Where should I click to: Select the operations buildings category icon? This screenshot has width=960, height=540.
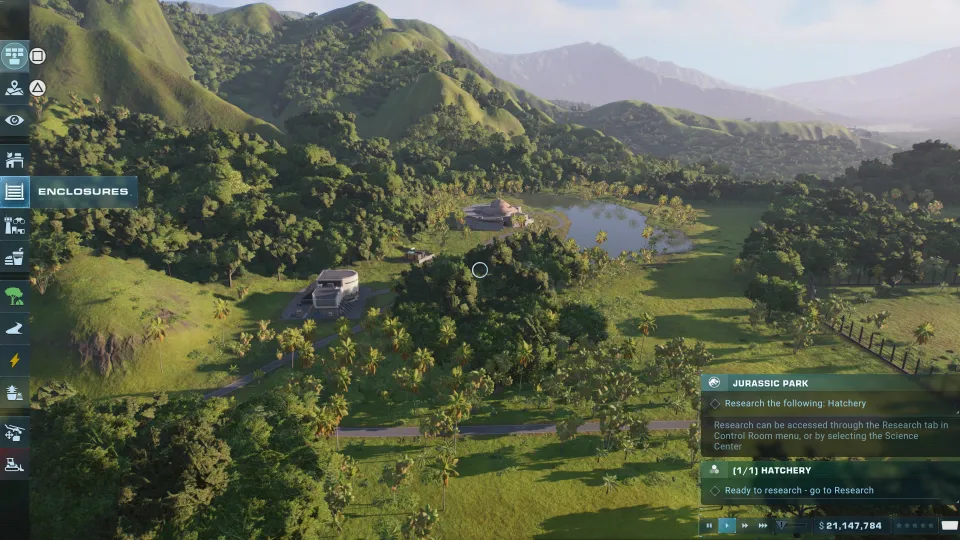tap(14, 159)
